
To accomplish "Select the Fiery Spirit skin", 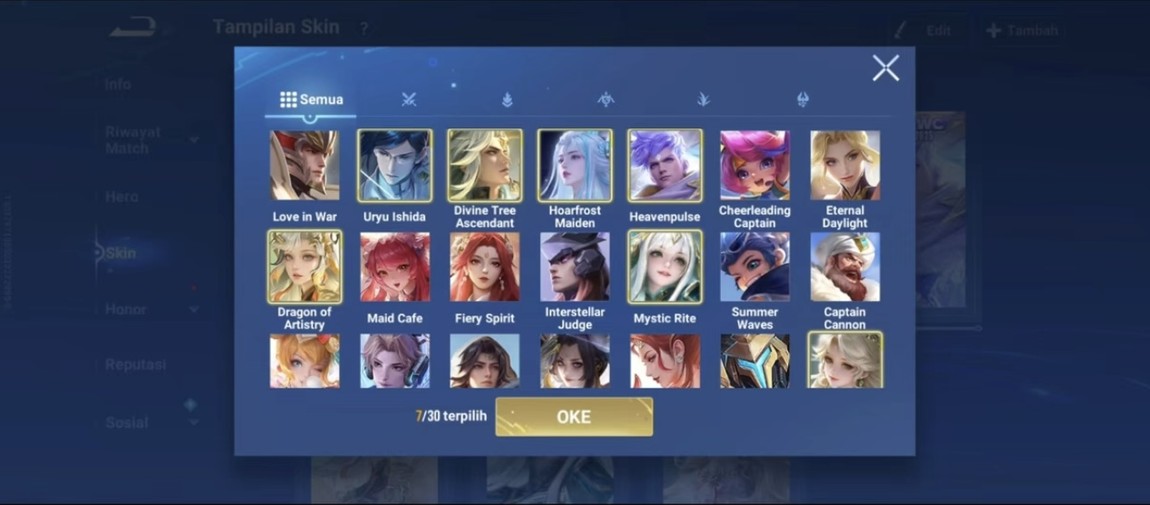I will point(485,267).
